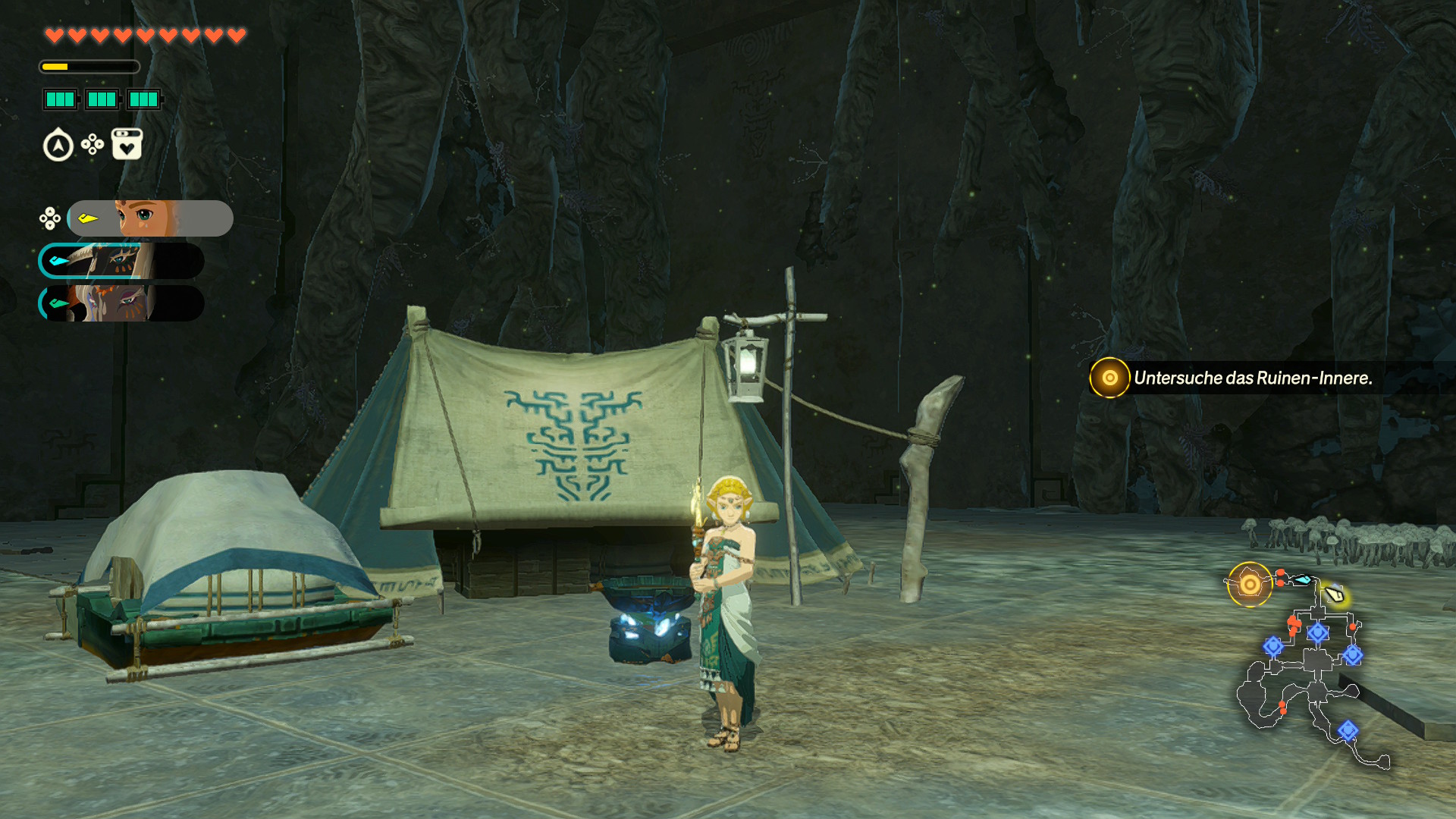The image size is (1456, 819).
Task: Switch to the horned ally with the cyan marker
Action: 121,261
